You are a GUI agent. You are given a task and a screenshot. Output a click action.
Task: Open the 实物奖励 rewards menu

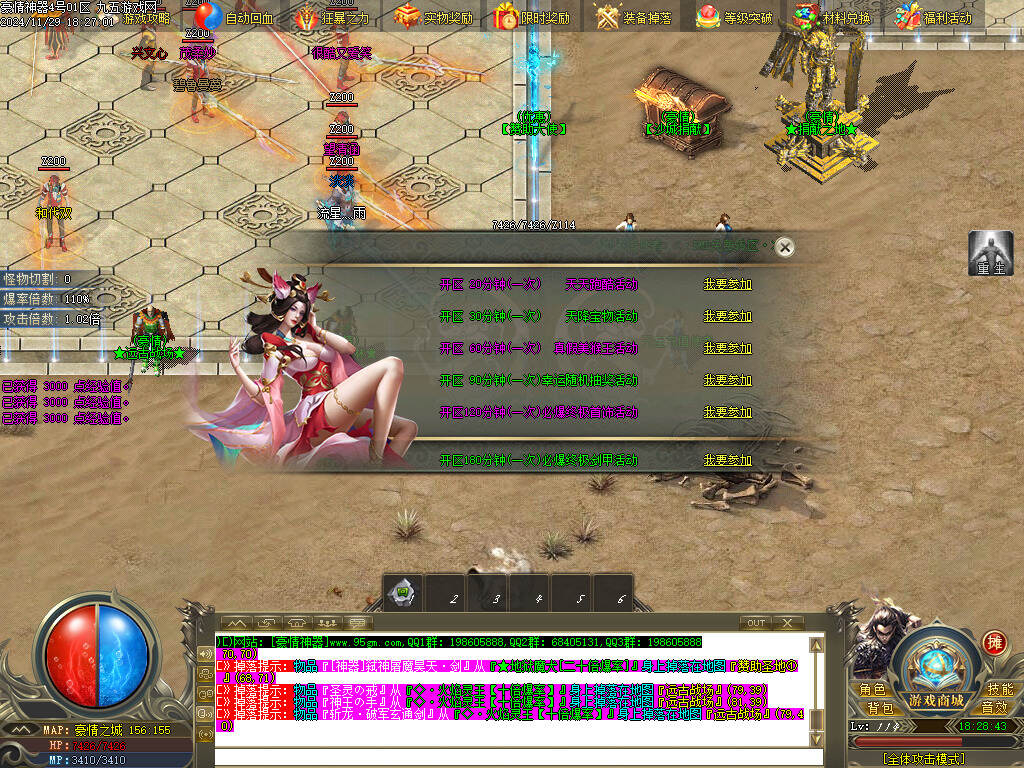click(x=434, y=17)
